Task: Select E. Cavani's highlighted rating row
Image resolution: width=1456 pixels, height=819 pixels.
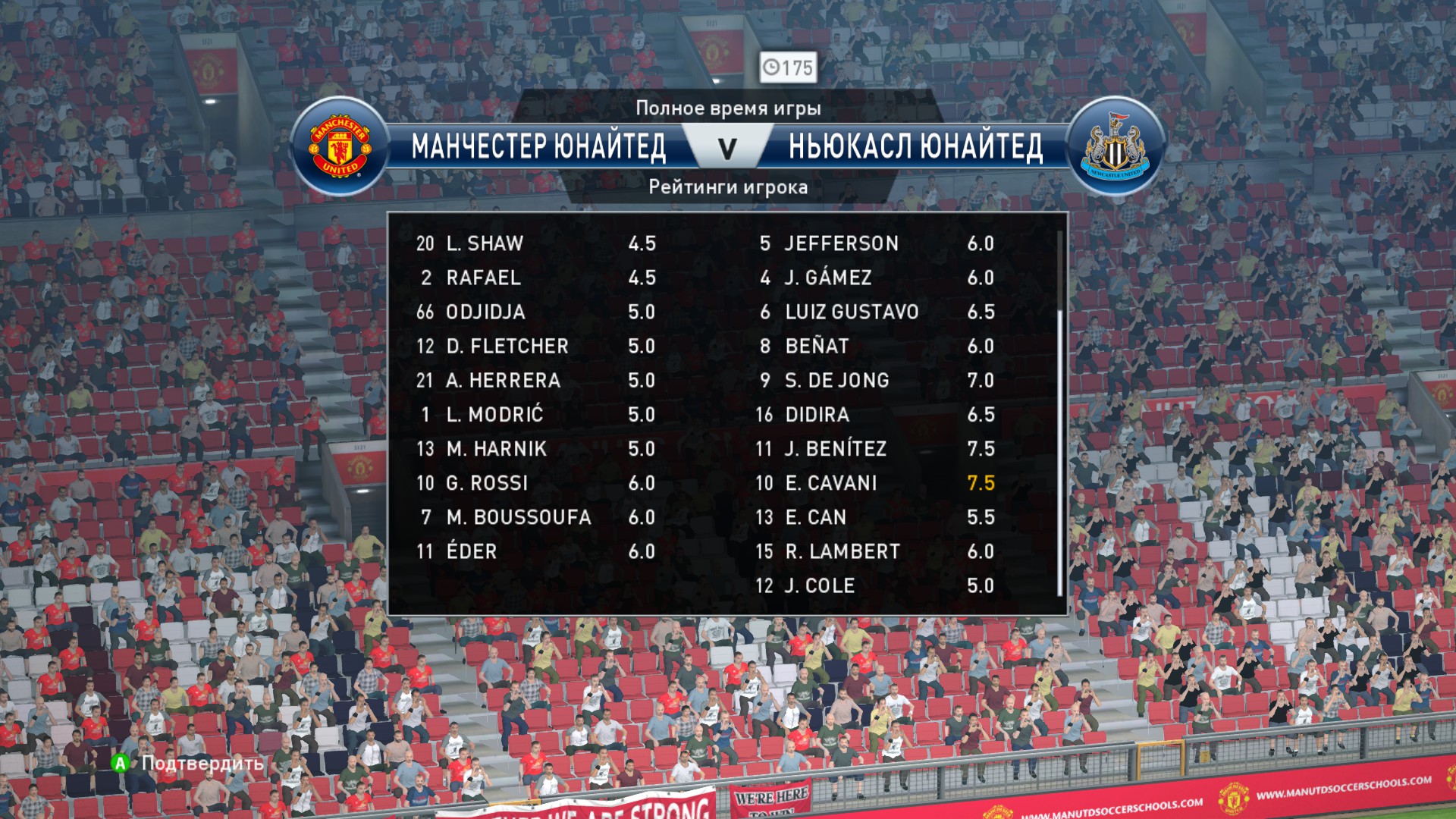Action: pyautogui.click(x=876, y=483)
